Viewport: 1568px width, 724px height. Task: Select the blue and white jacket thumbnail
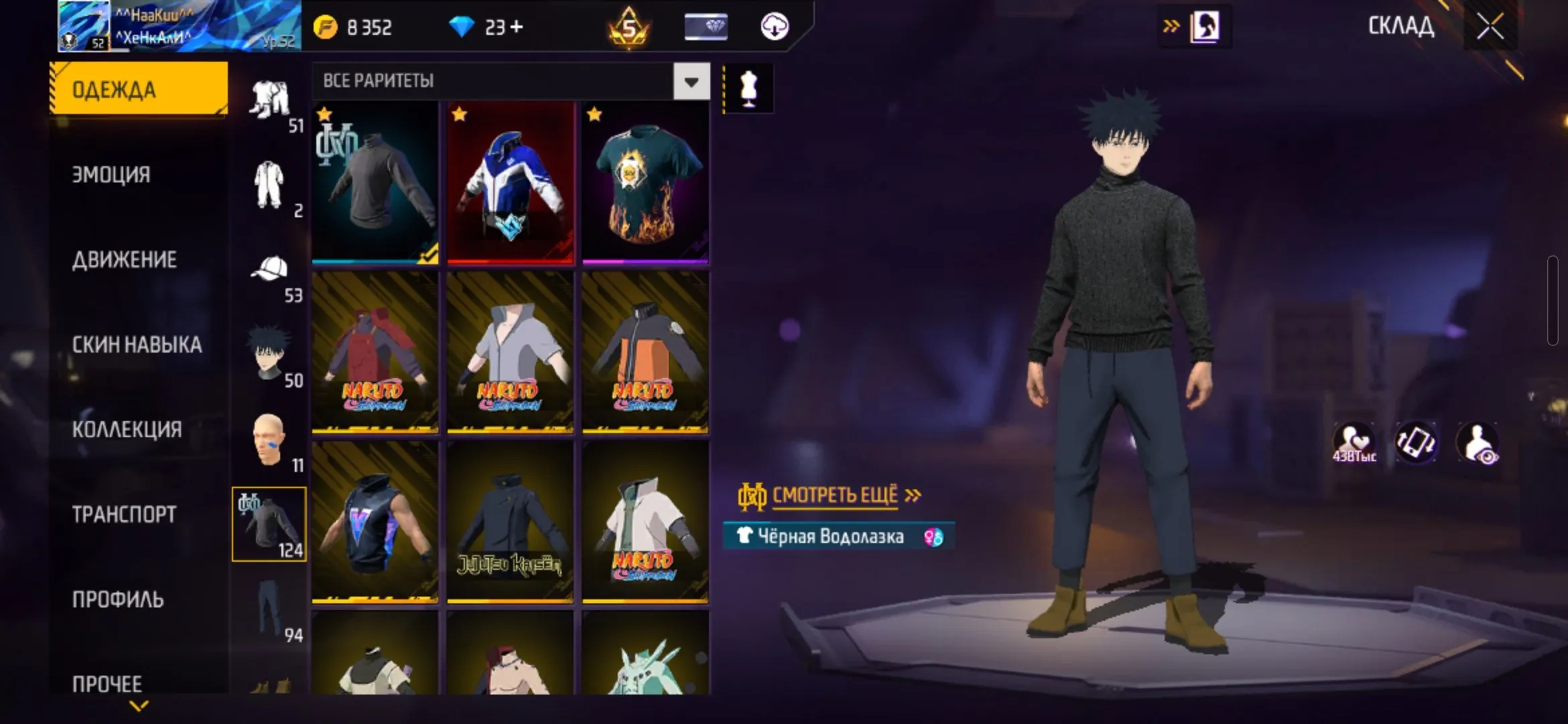[511, 182]
